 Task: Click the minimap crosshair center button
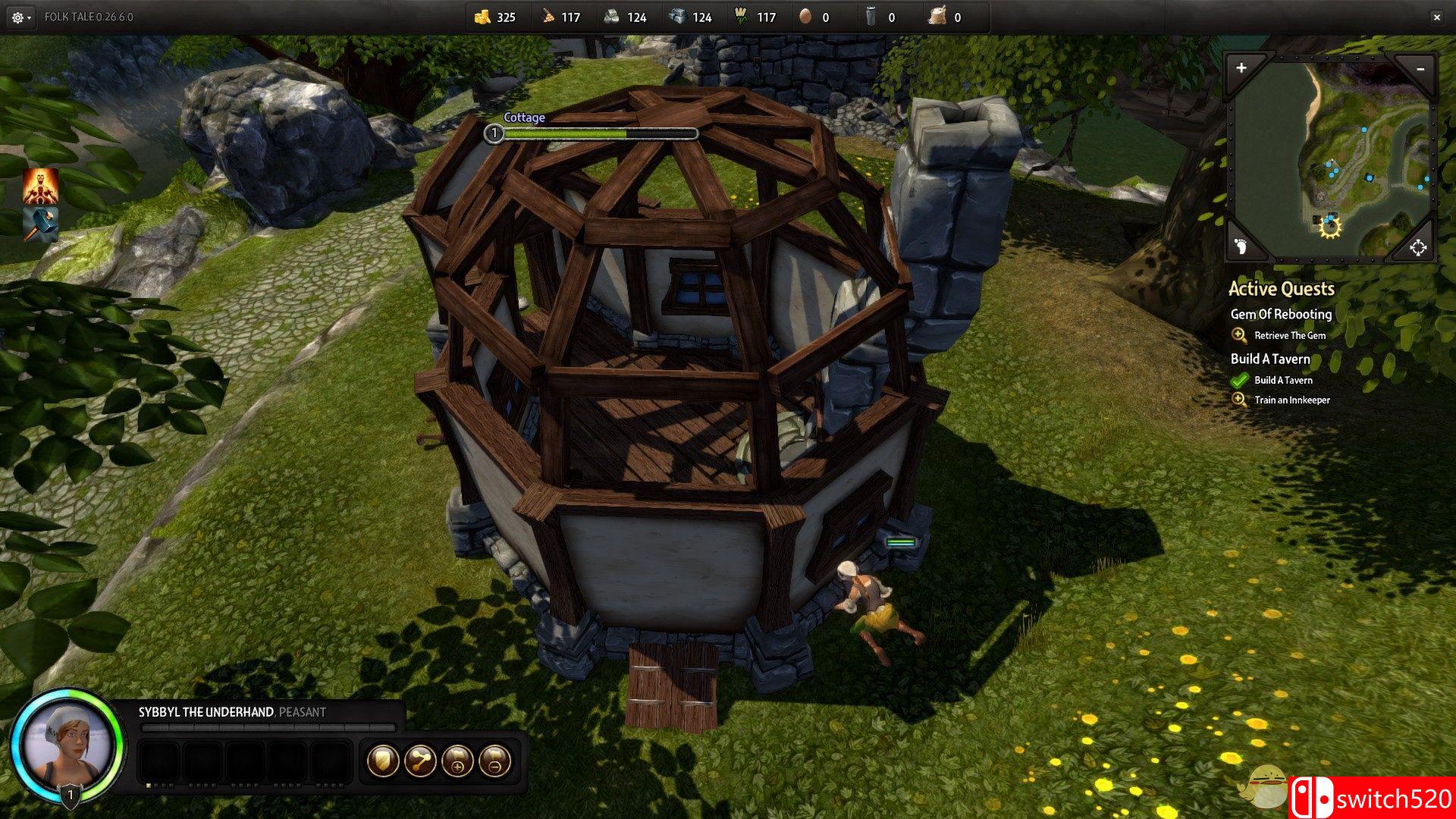tap(1417, 247)
